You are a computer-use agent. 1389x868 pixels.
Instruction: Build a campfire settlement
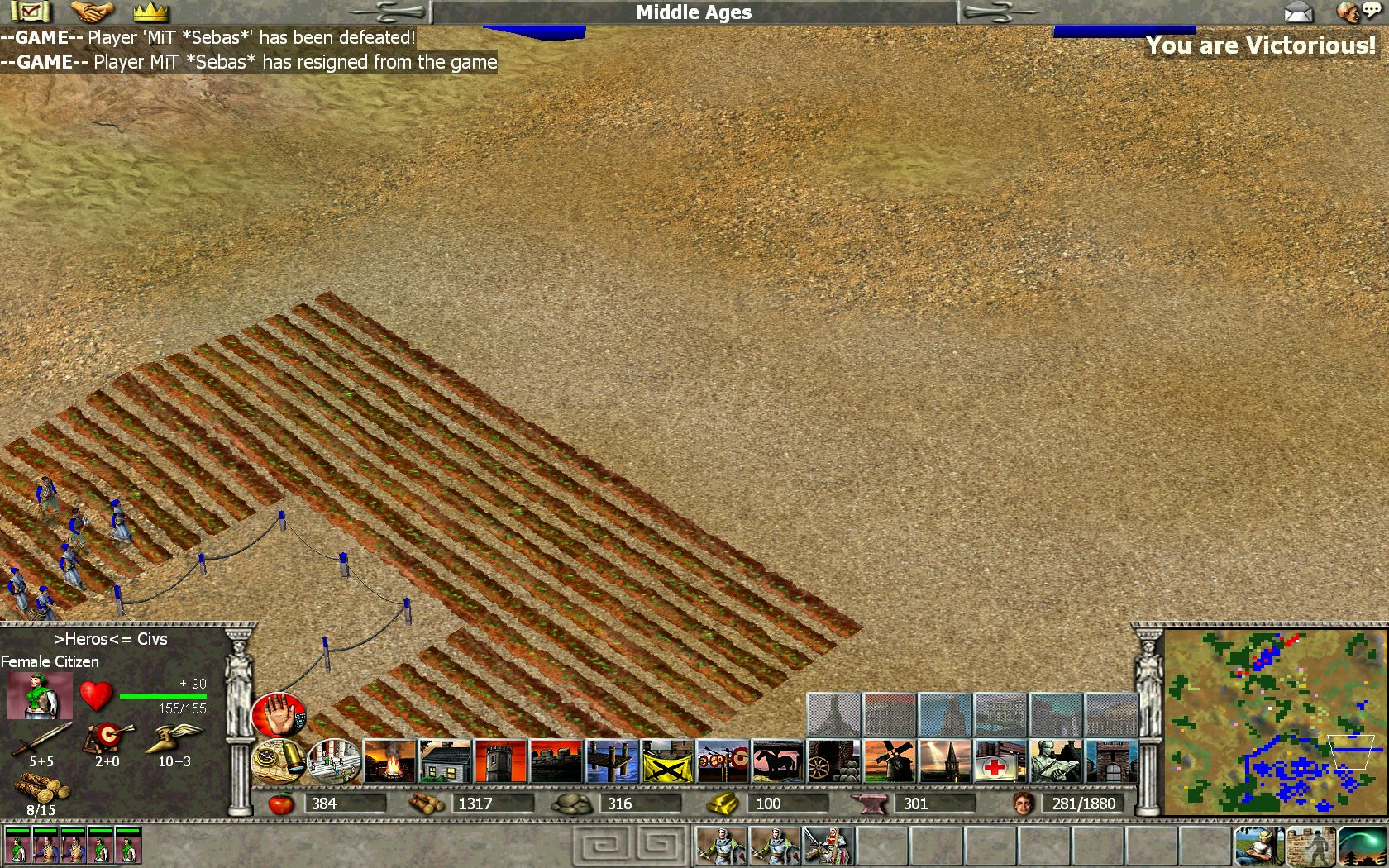coord(389,761)
